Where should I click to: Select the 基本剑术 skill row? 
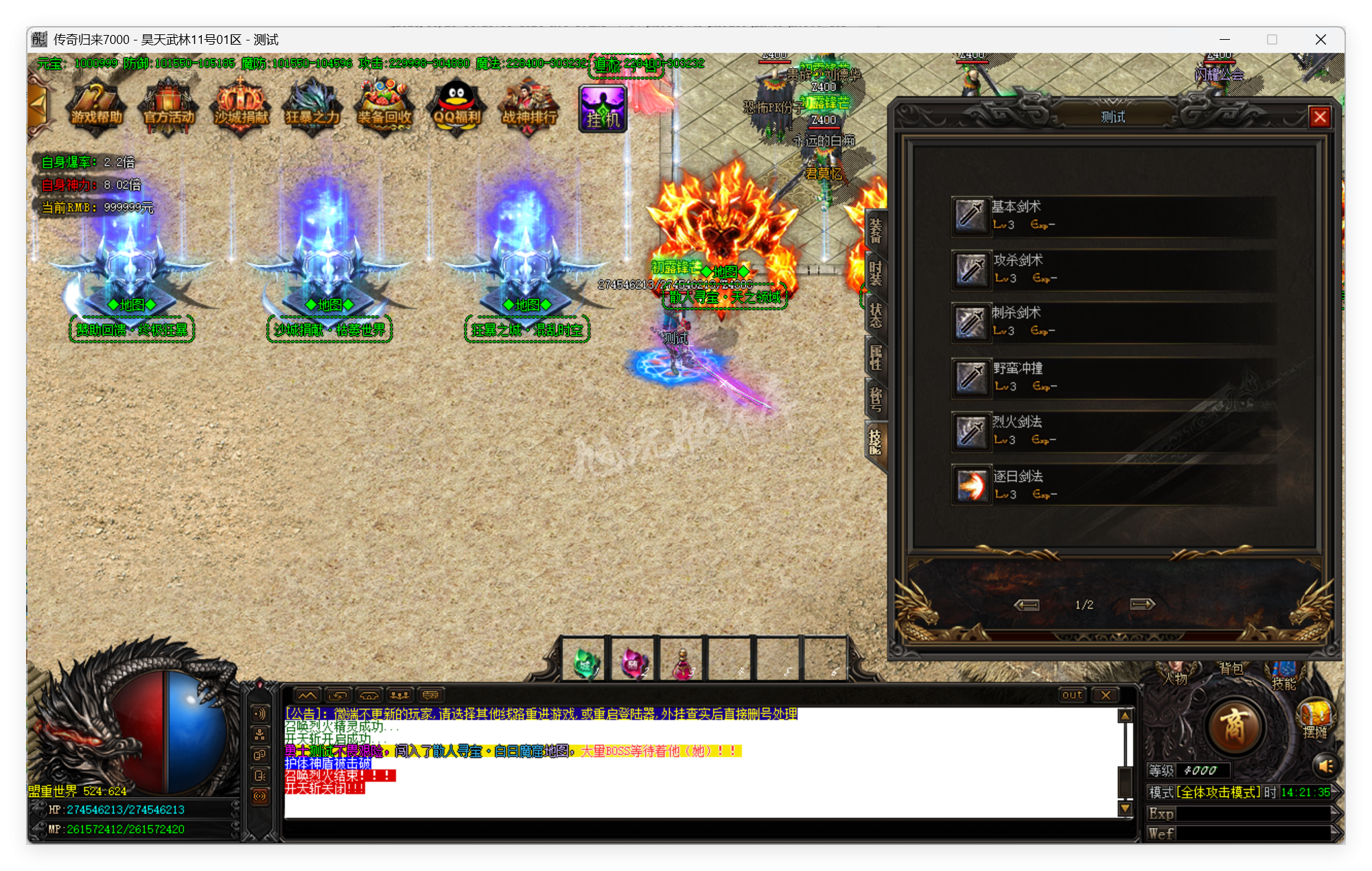(x=1112, y=216)
